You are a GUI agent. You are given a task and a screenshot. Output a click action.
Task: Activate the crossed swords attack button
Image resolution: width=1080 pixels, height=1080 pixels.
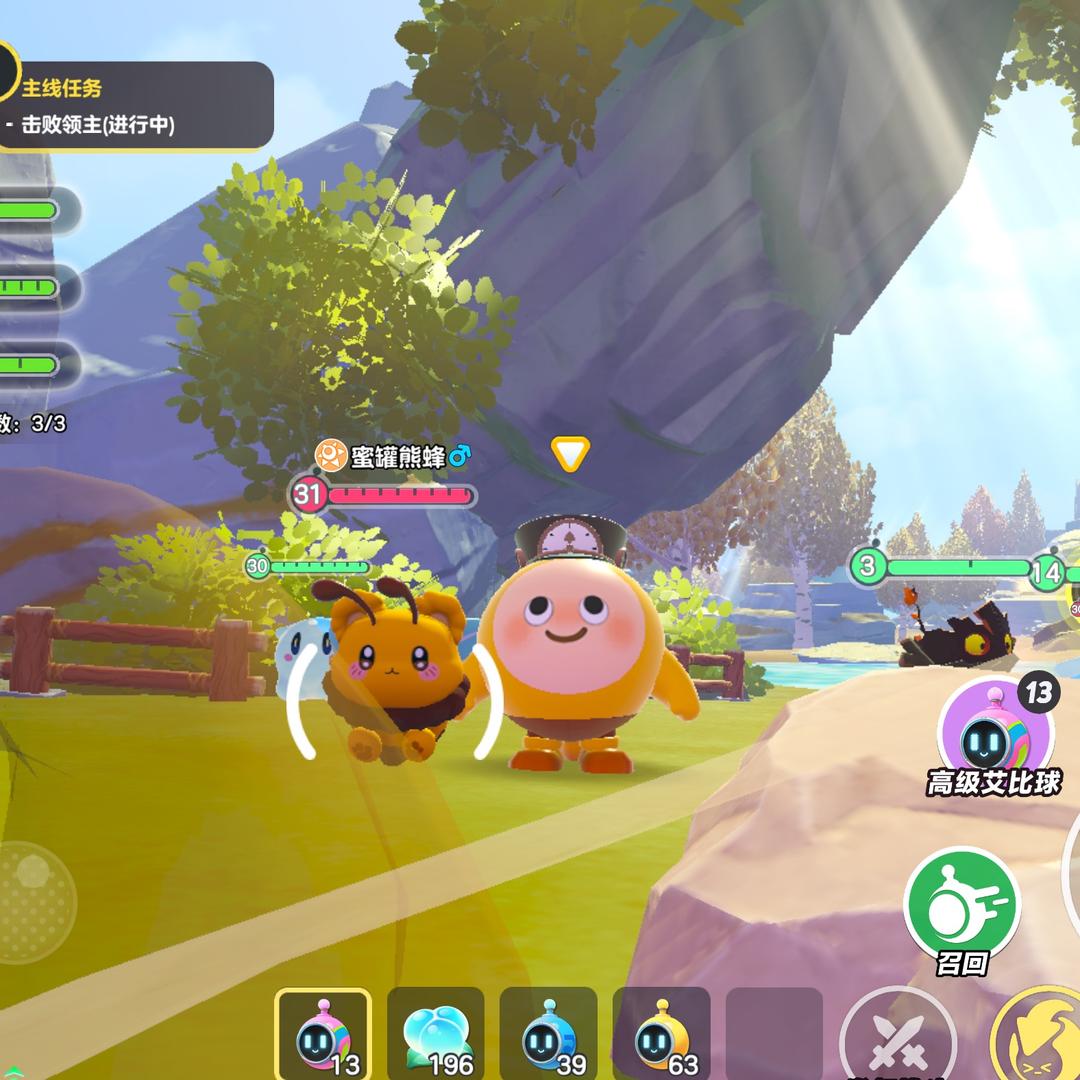pos(897,1040)
